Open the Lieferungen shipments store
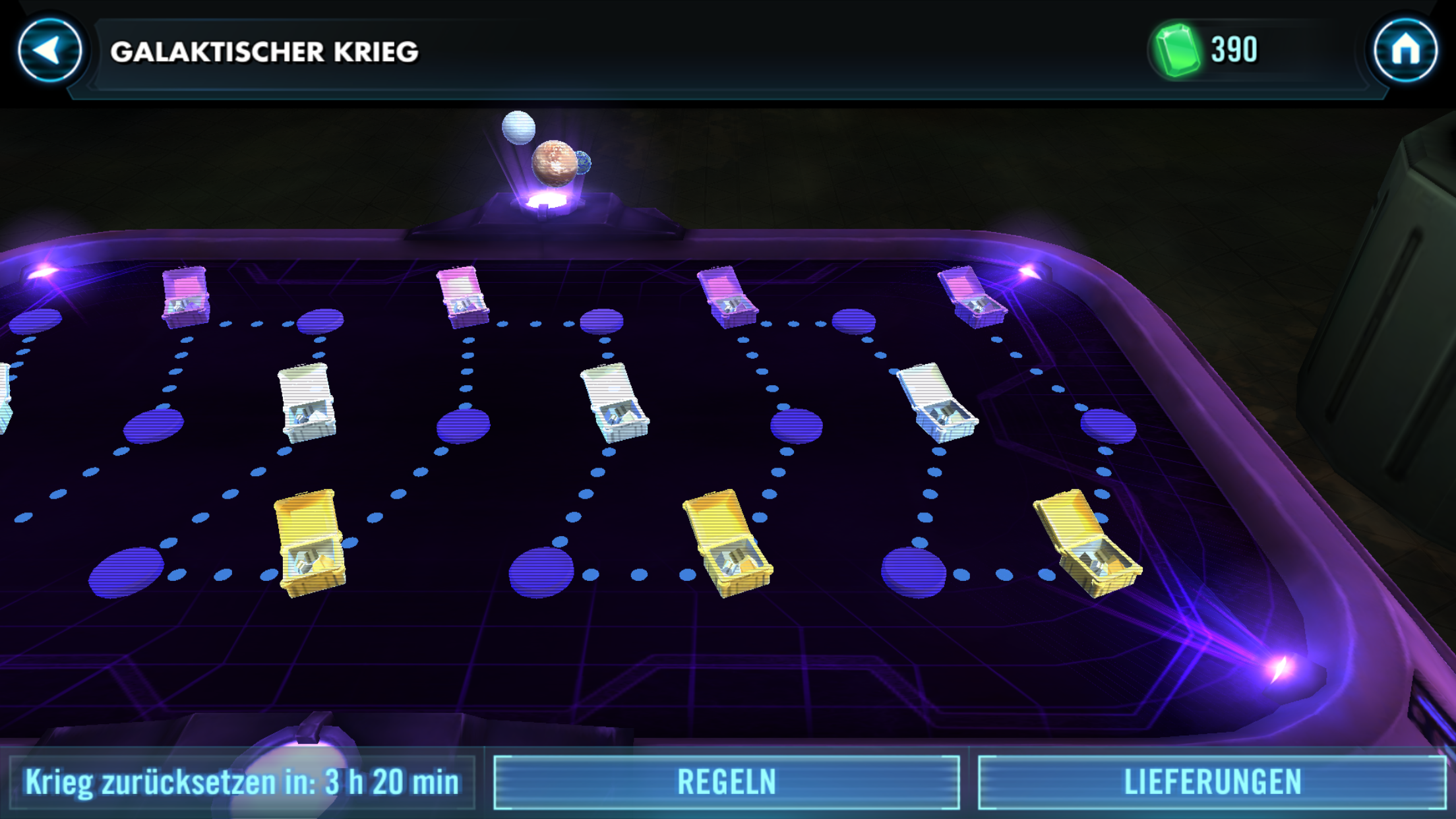This screenshot has width=1456, height=819. [x=1211, y=782]
